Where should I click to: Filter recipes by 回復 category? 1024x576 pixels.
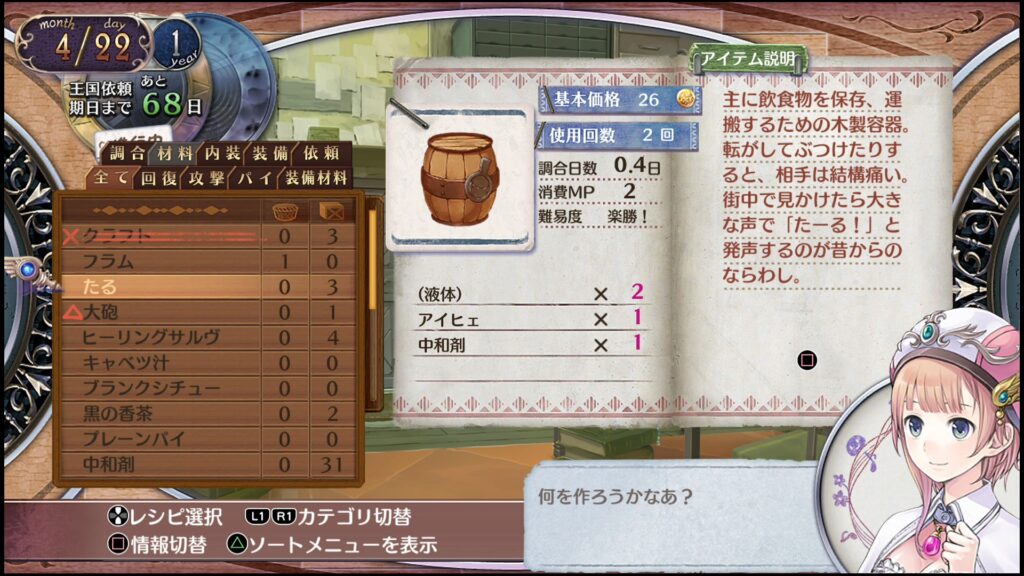[x=158, y=178]
